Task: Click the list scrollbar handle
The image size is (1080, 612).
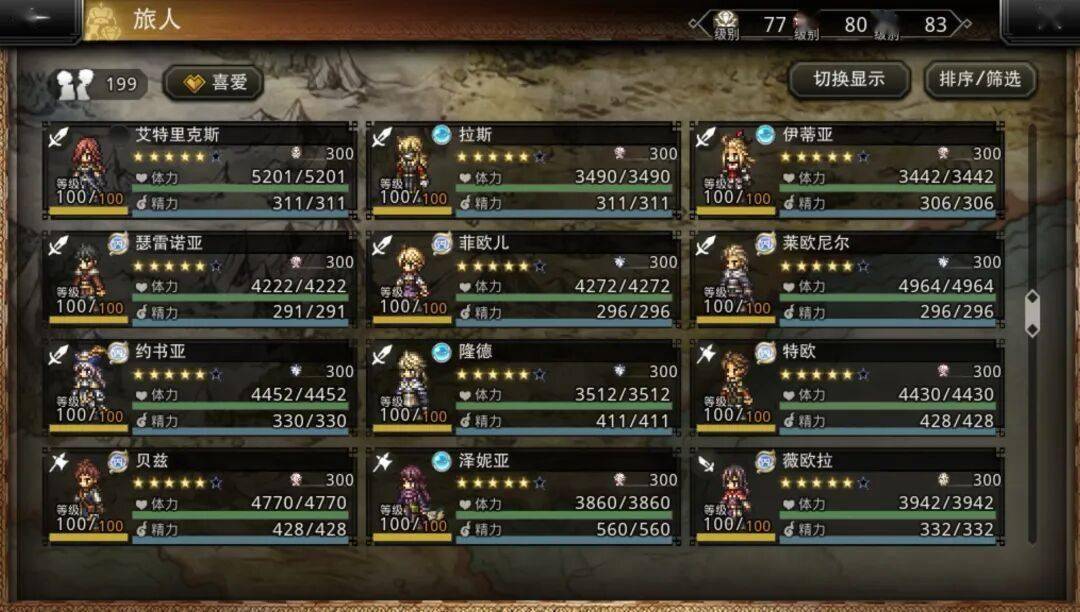Action: pos(1032,314)
